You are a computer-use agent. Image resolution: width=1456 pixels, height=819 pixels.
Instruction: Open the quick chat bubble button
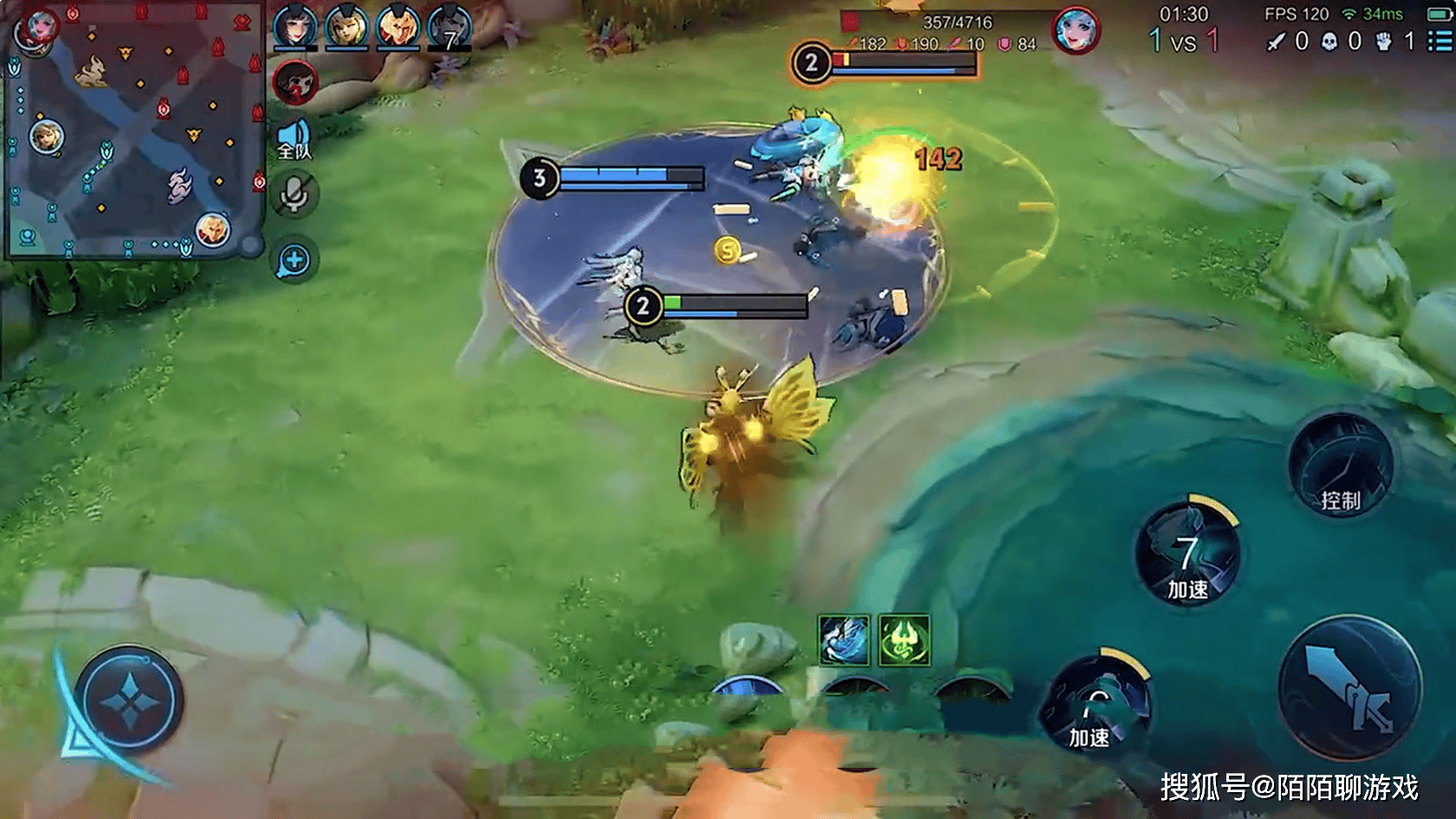295,260
